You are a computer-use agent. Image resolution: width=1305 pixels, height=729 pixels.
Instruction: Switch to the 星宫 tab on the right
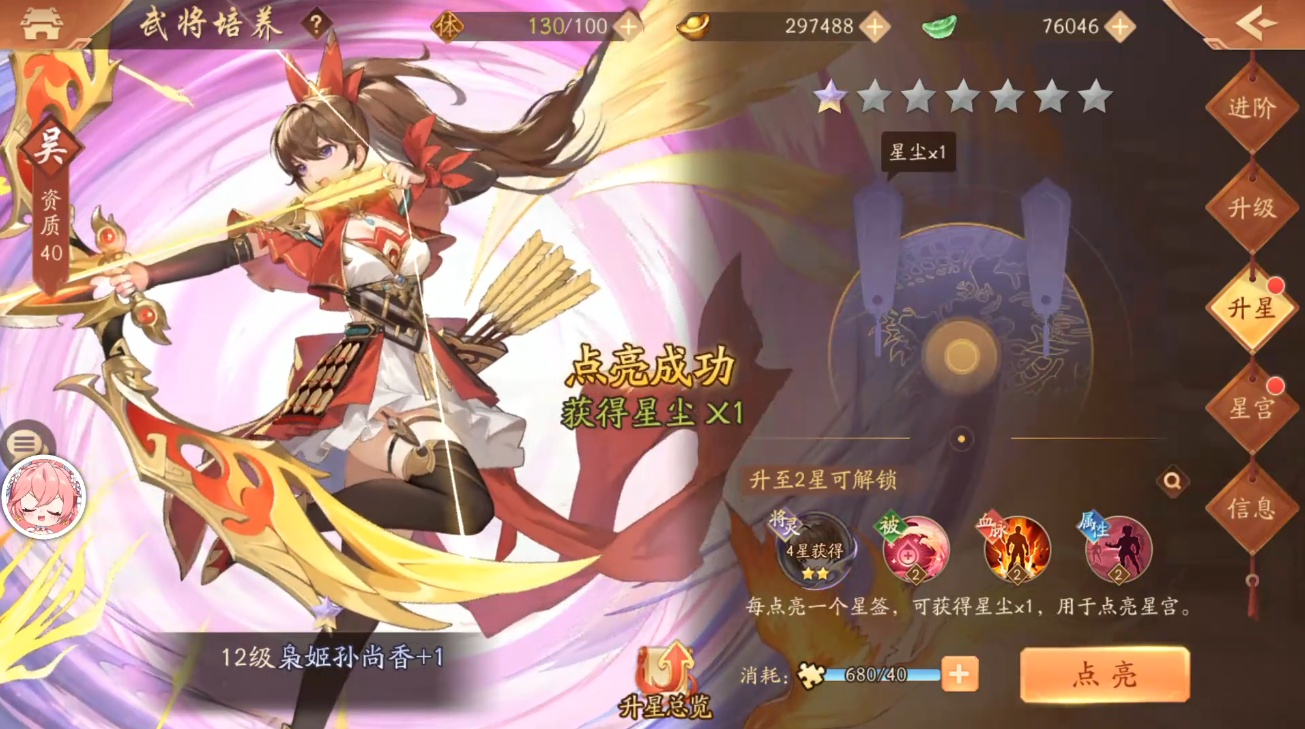pyautogui.click(x=1251, y=407)
